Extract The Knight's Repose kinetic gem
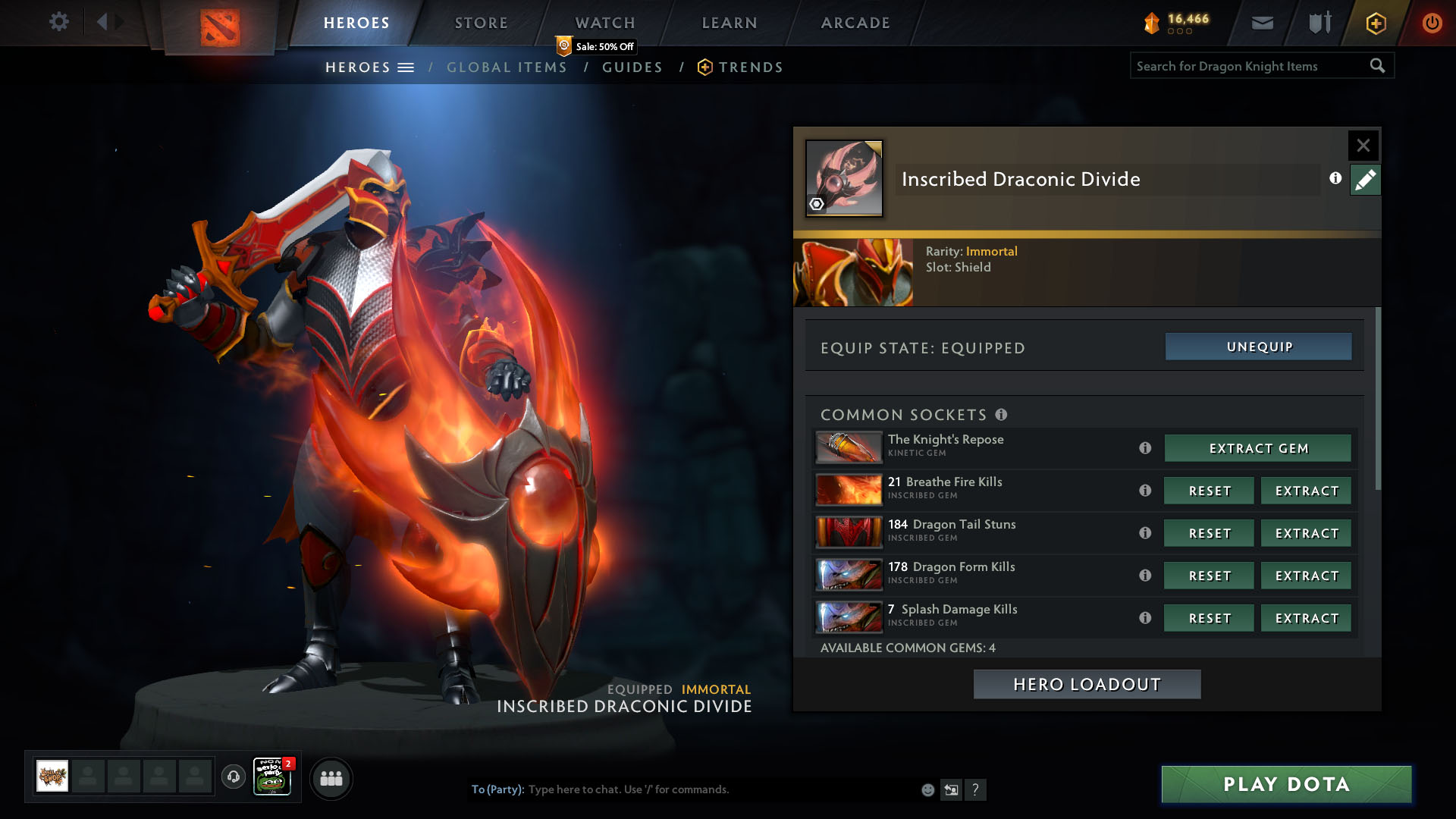The image size is (1456, 819). pyautogui.click(x=1258, y=448)
